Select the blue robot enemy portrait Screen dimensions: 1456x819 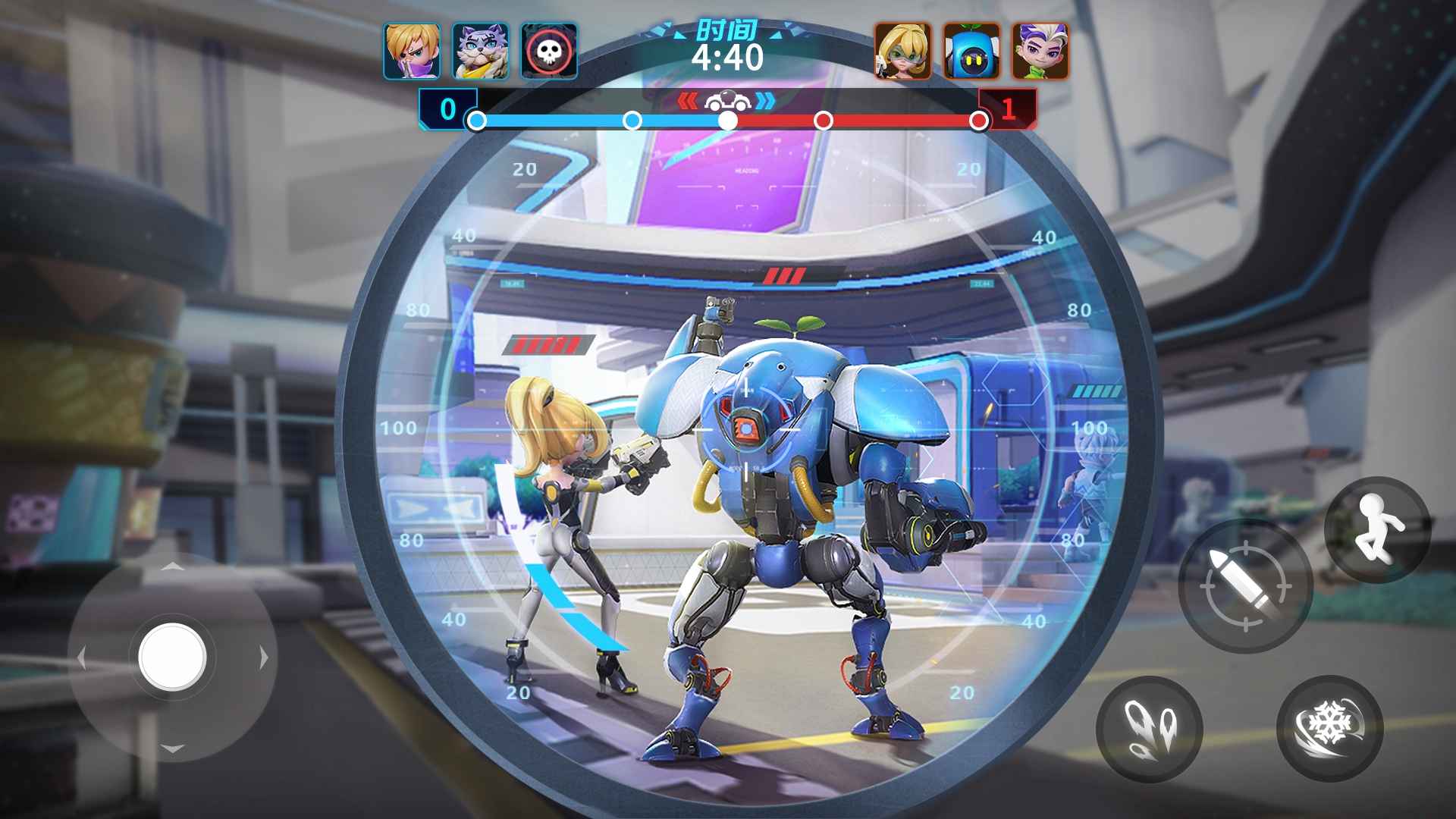(x=971, y=52)
